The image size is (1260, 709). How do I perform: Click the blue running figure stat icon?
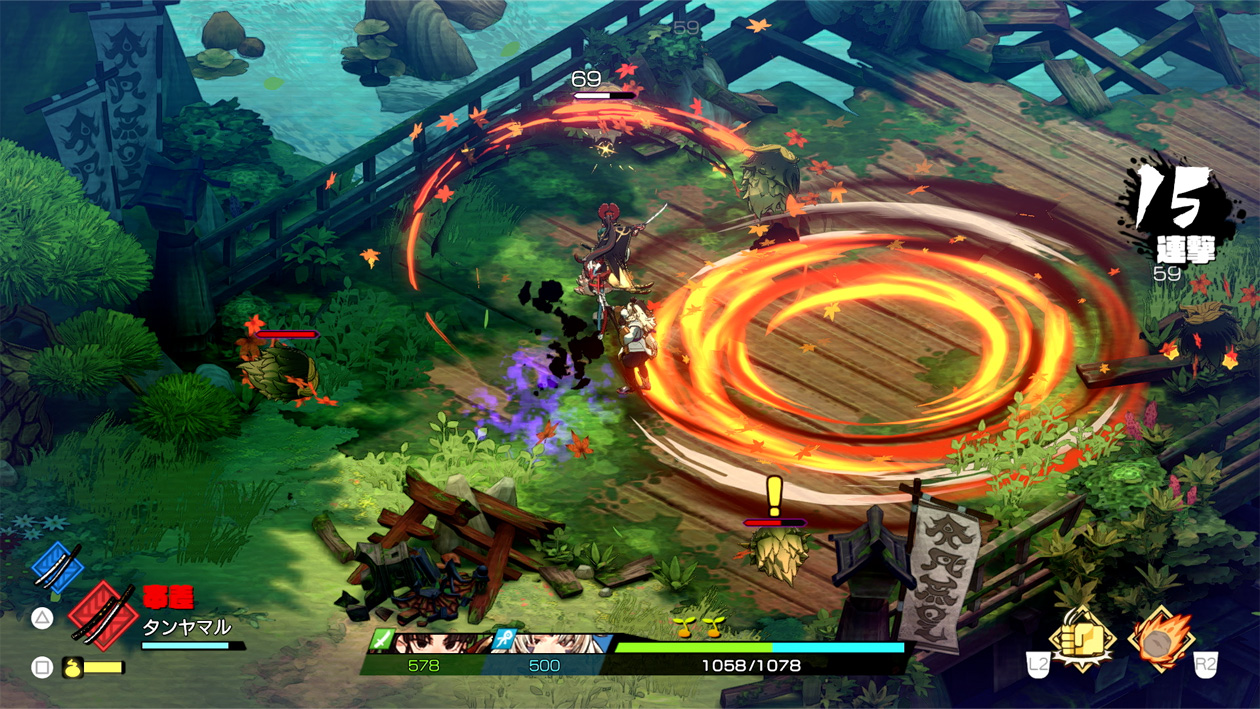click(505, 641)
